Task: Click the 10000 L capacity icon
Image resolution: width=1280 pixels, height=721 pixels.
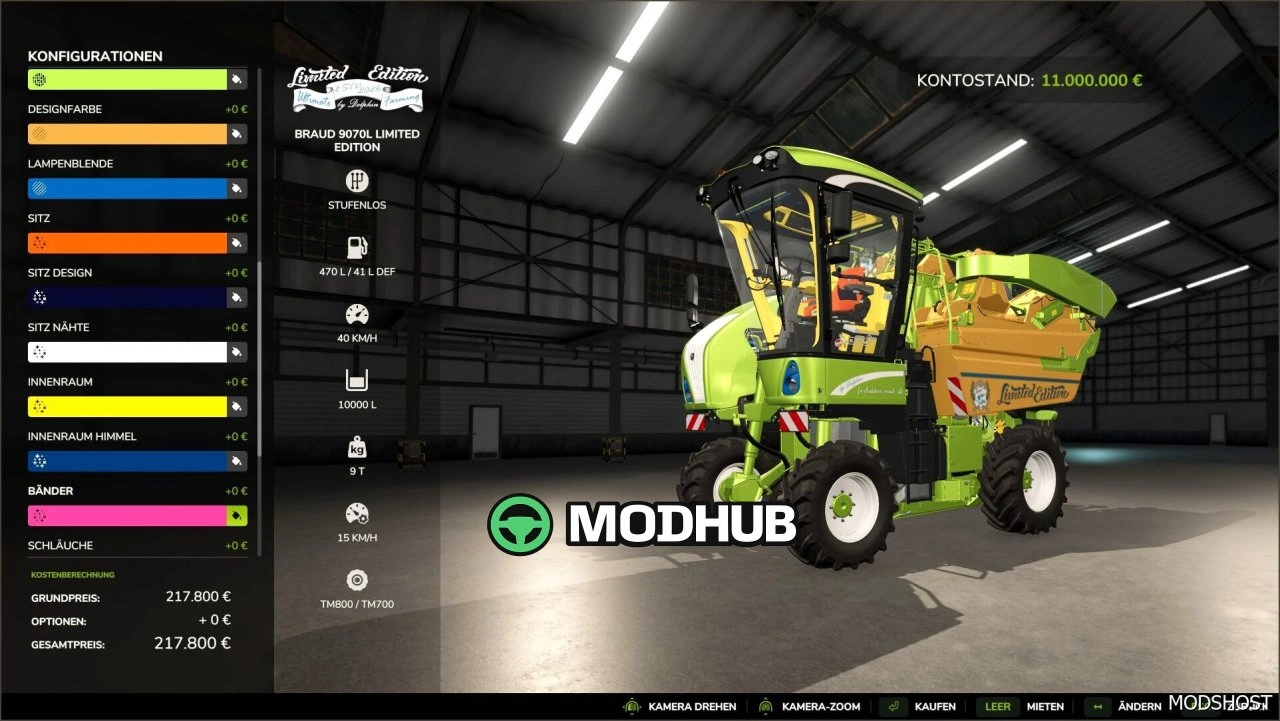Action: (356, 378)
